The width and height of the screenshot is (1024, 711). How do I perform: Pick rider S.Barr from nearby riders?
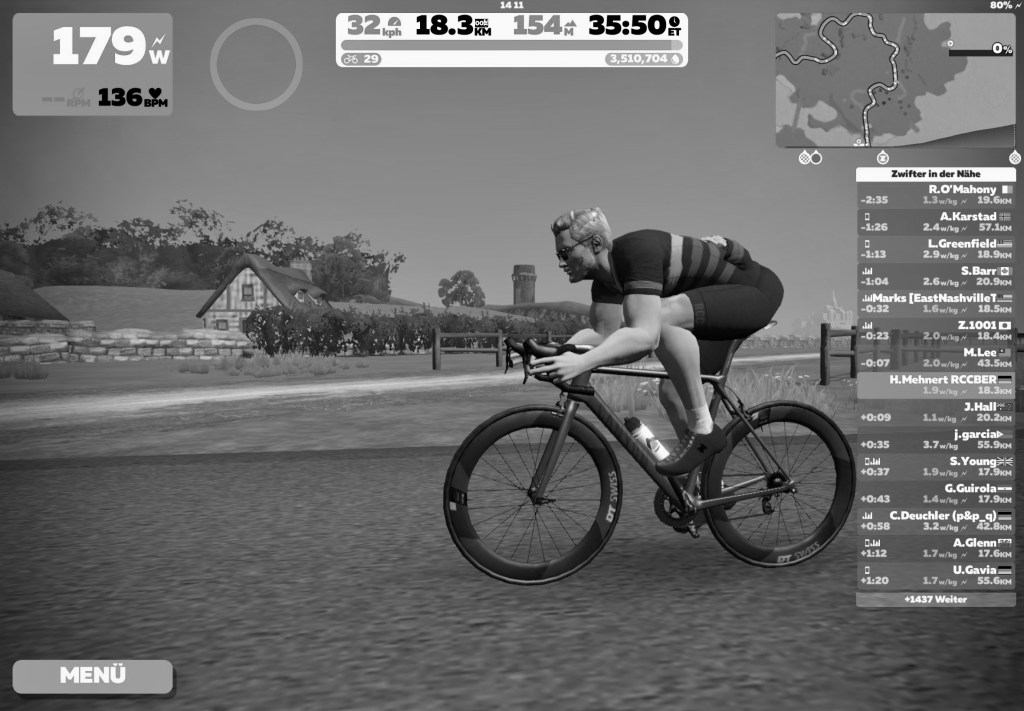pyautogui.click(x=935, y=276)
